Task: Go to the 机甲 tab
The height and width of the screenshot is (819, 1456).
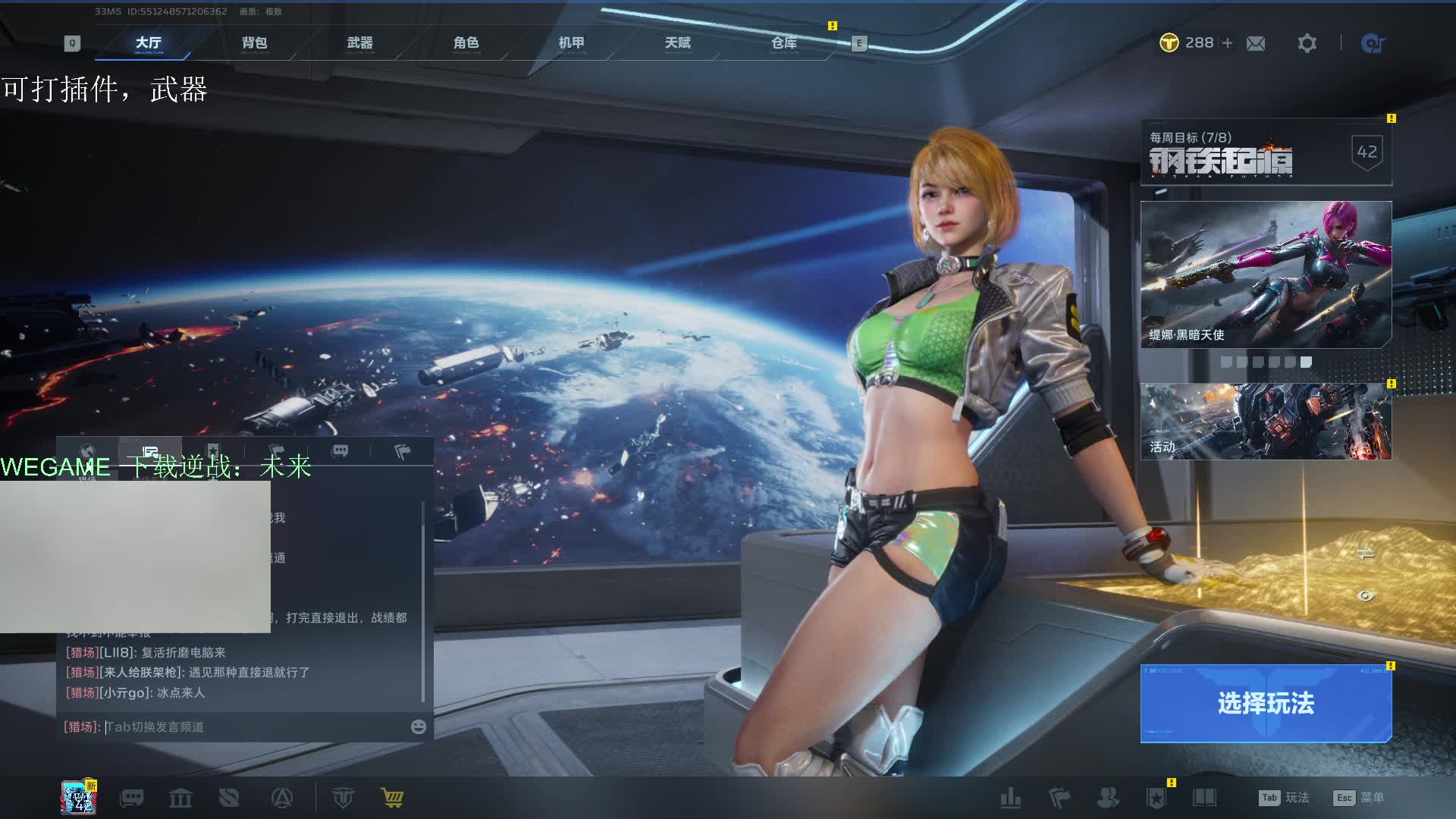Action: [x=571, y=43]
